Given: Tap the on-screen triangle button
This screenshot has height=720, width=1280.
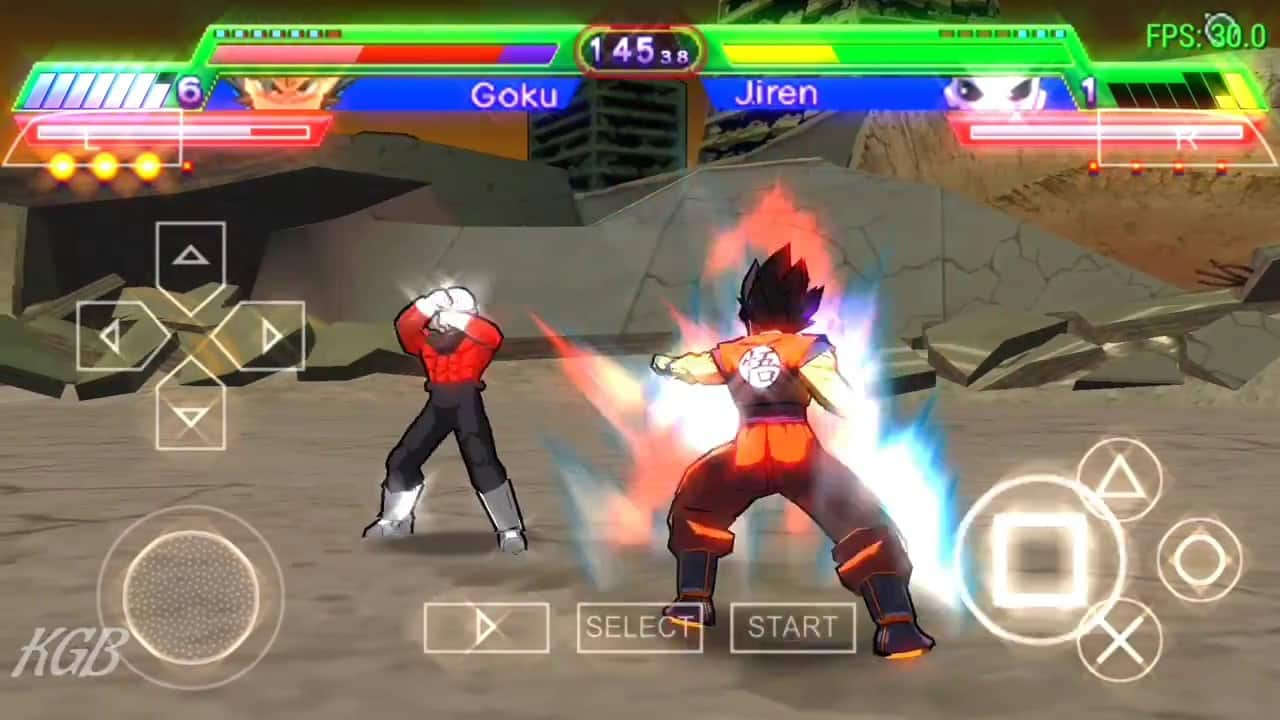Looking at the screenshot, I should 1120,480.
